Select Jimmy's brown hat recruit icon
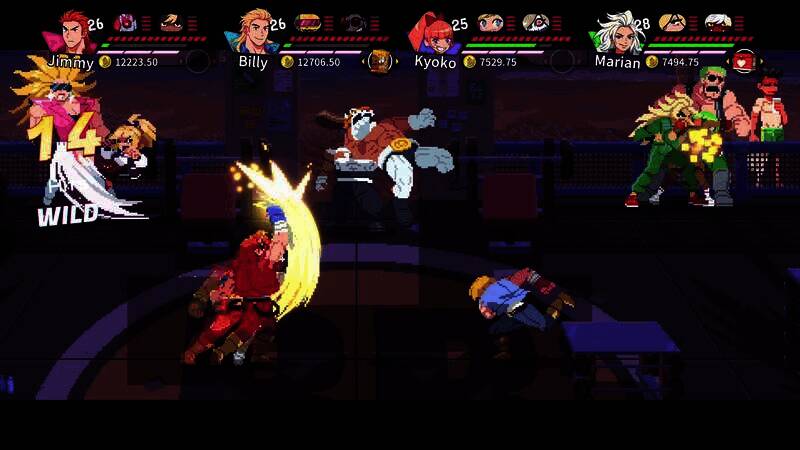 172,22
